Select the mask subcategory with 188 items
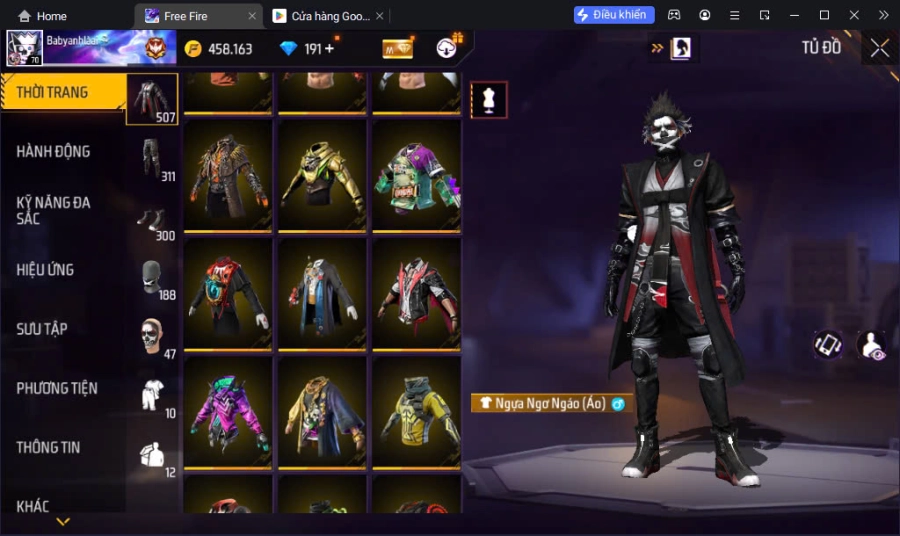 (153, 278)
